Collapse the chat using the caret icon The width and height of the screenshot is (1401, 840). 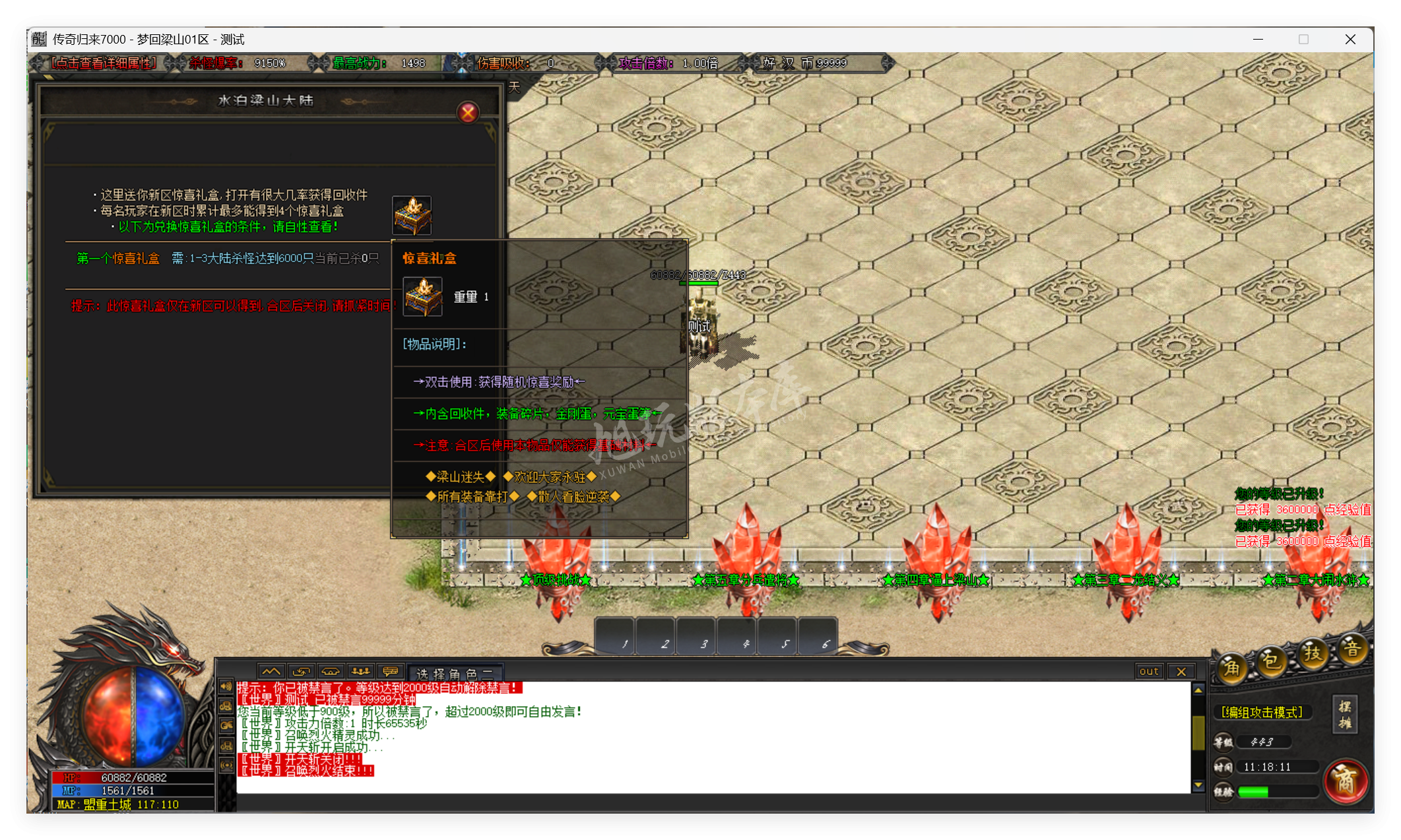point(270,670)
